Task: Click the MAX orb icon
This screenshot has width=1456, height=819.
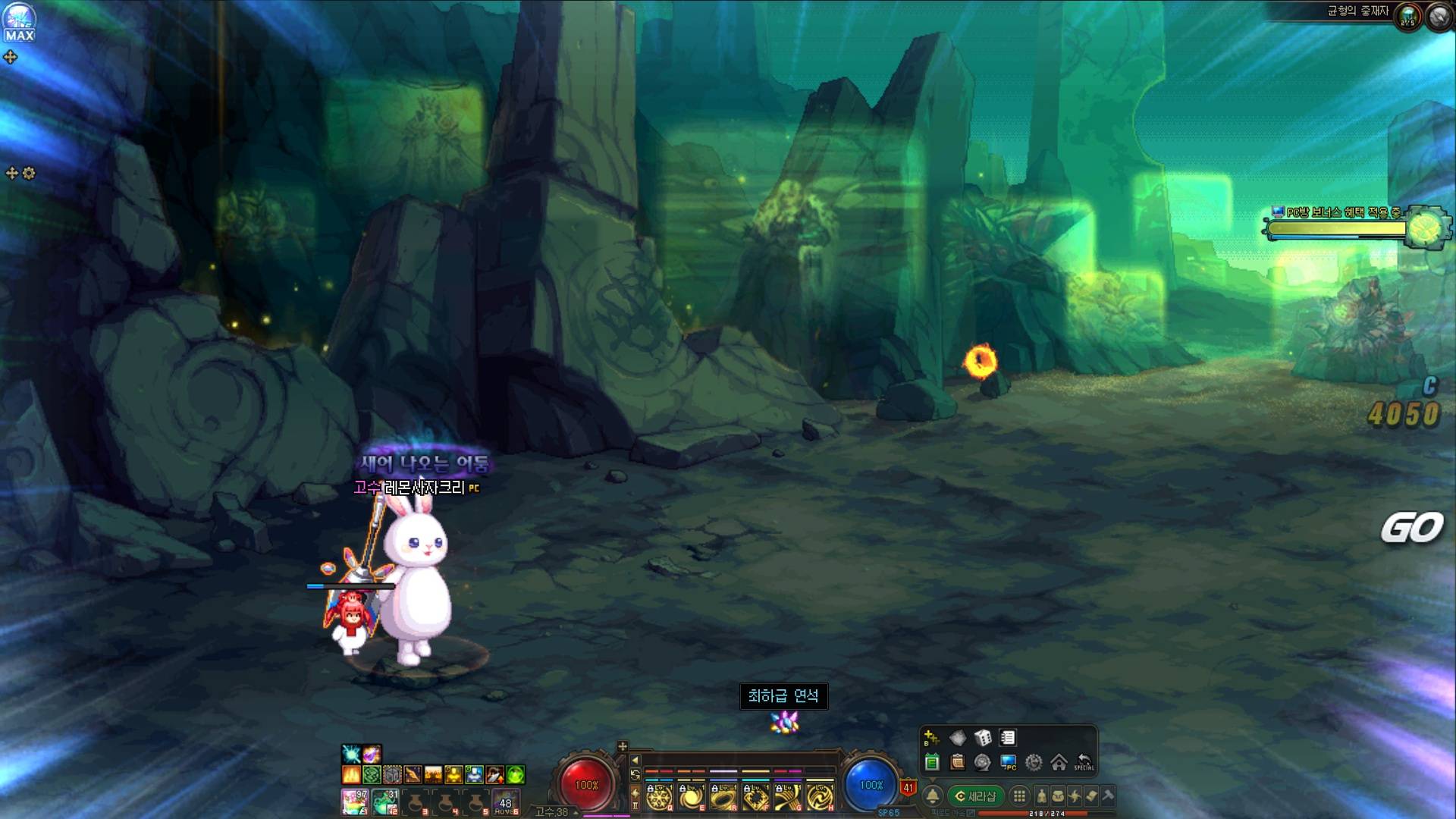Action: pyautogui.click(x=19, y=23)
